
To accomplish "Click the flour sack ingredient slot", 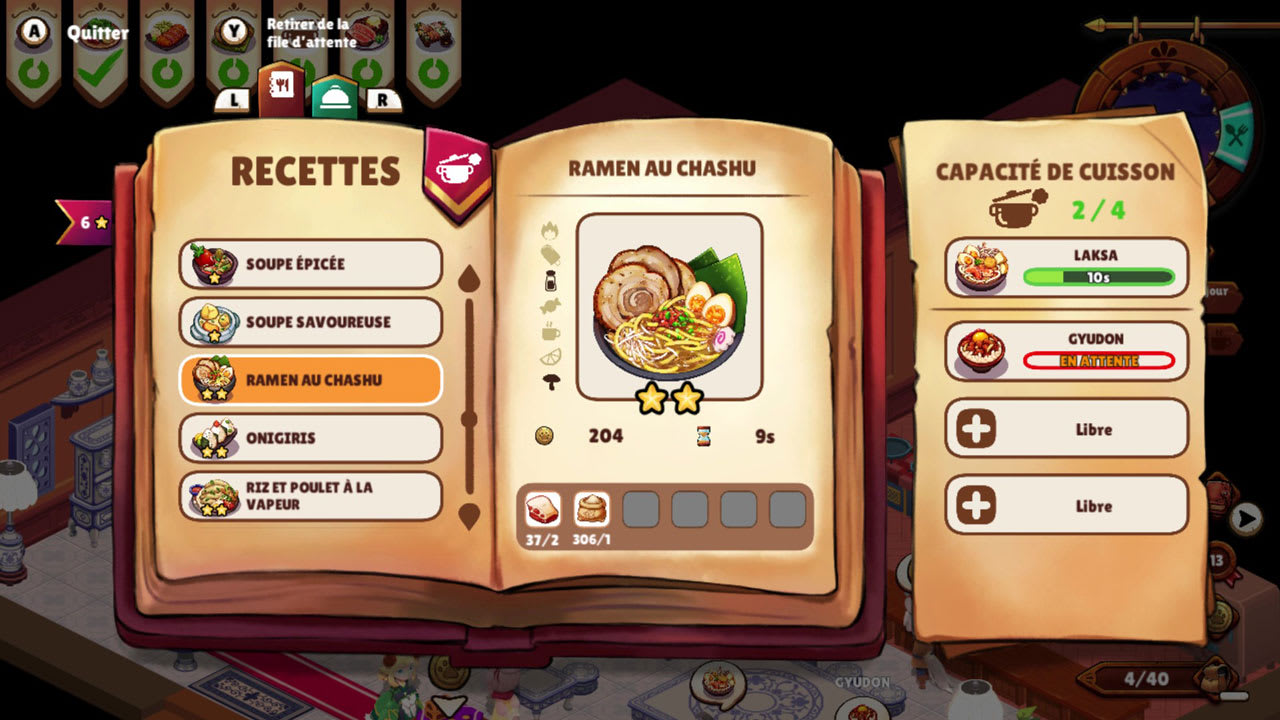I will (x=592, y=509).
